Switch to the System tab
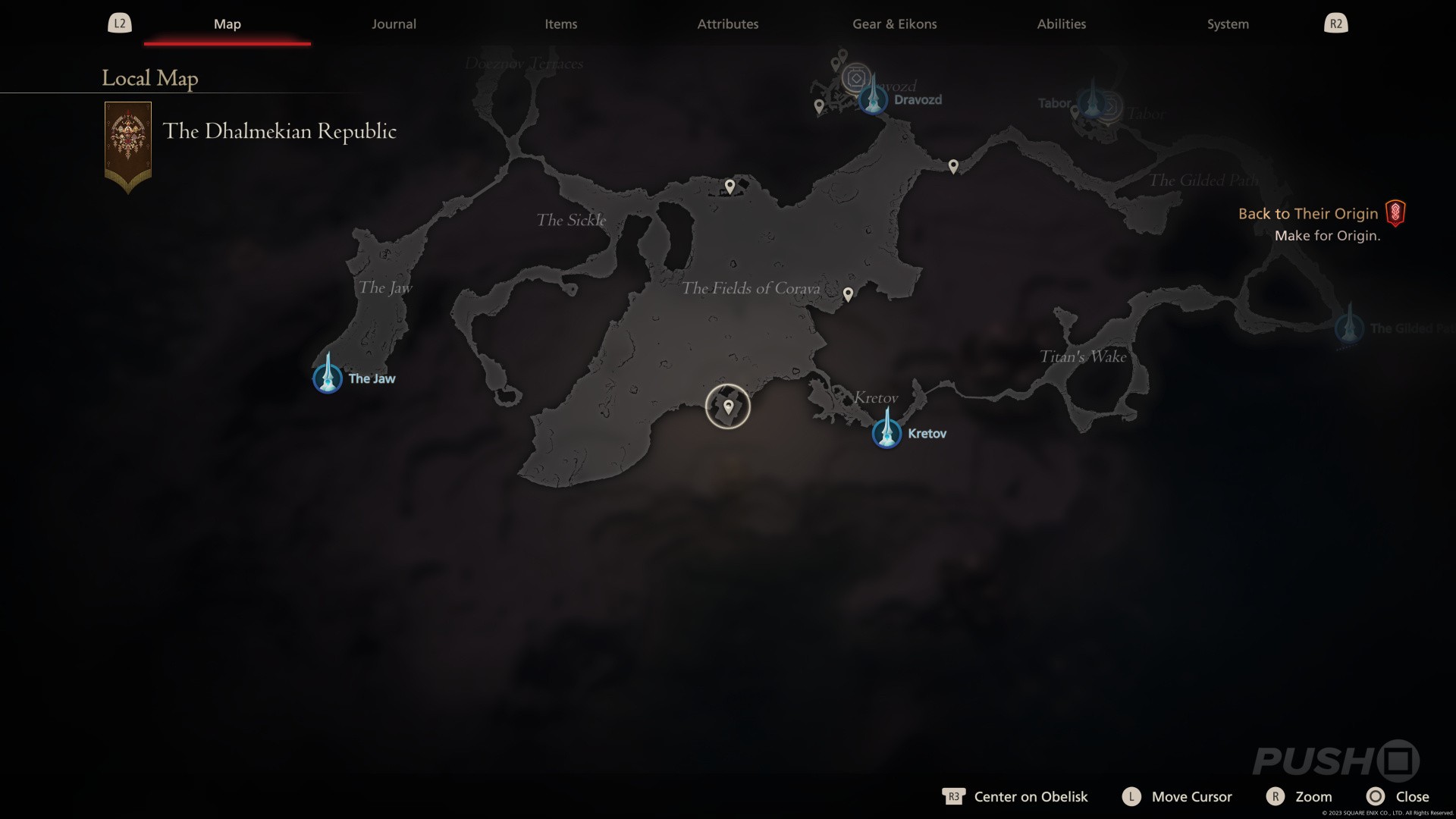This screenshot has height=819, width=1456. click(1228, 24)
